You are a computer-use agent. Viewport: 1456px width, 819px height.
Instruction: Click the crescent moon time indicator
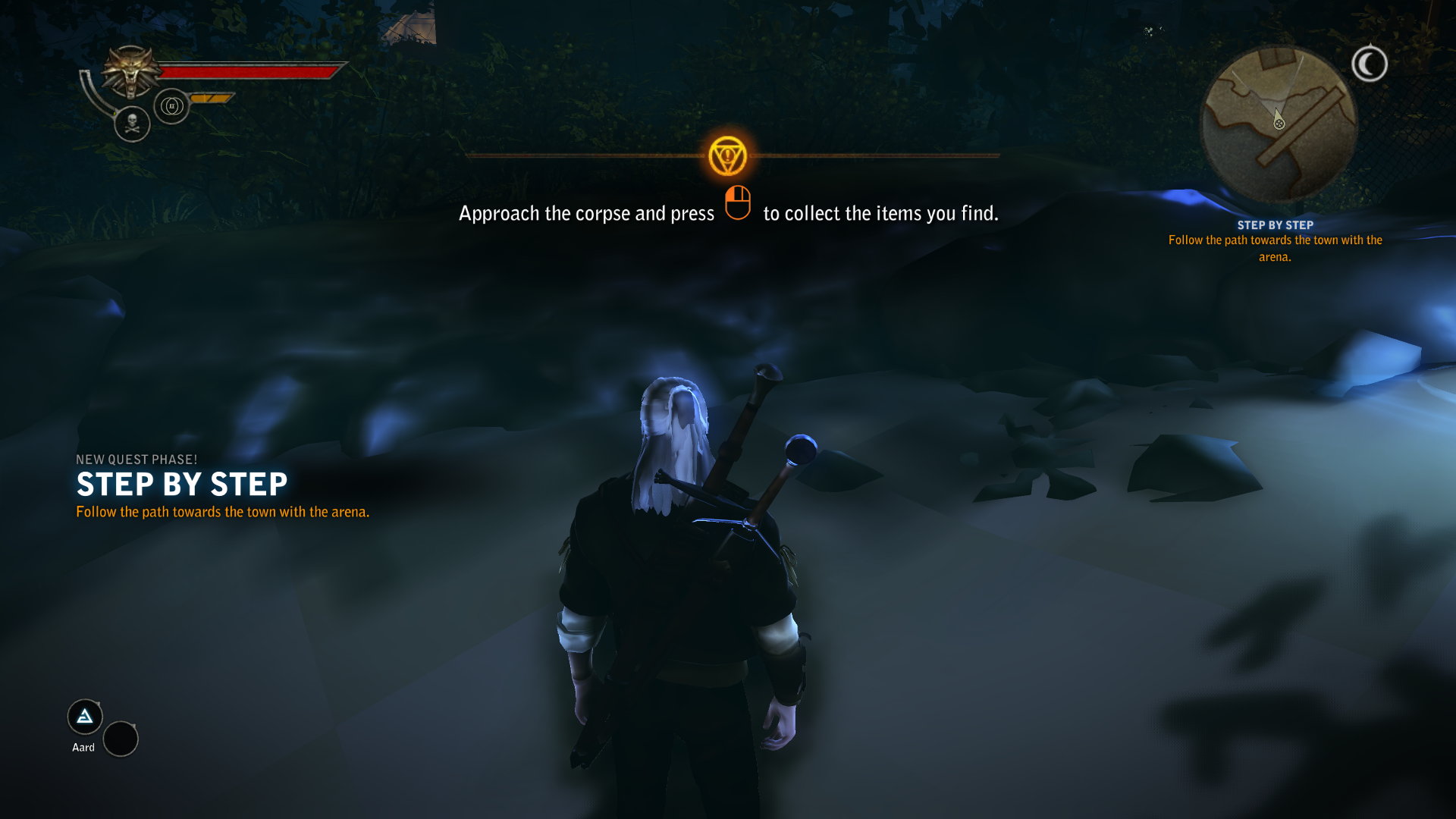pos(1370,64)
